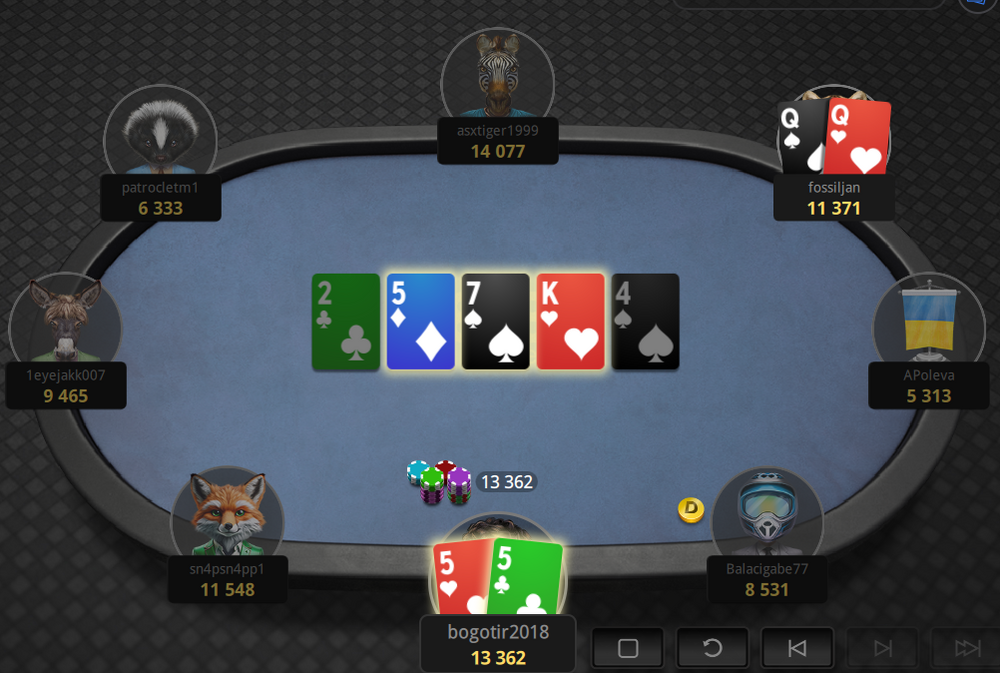1000x673 pixels.
Task: Select the helmeted avatar of Balacigabe77
Action: pyautogui.click(x=767, y=514)
